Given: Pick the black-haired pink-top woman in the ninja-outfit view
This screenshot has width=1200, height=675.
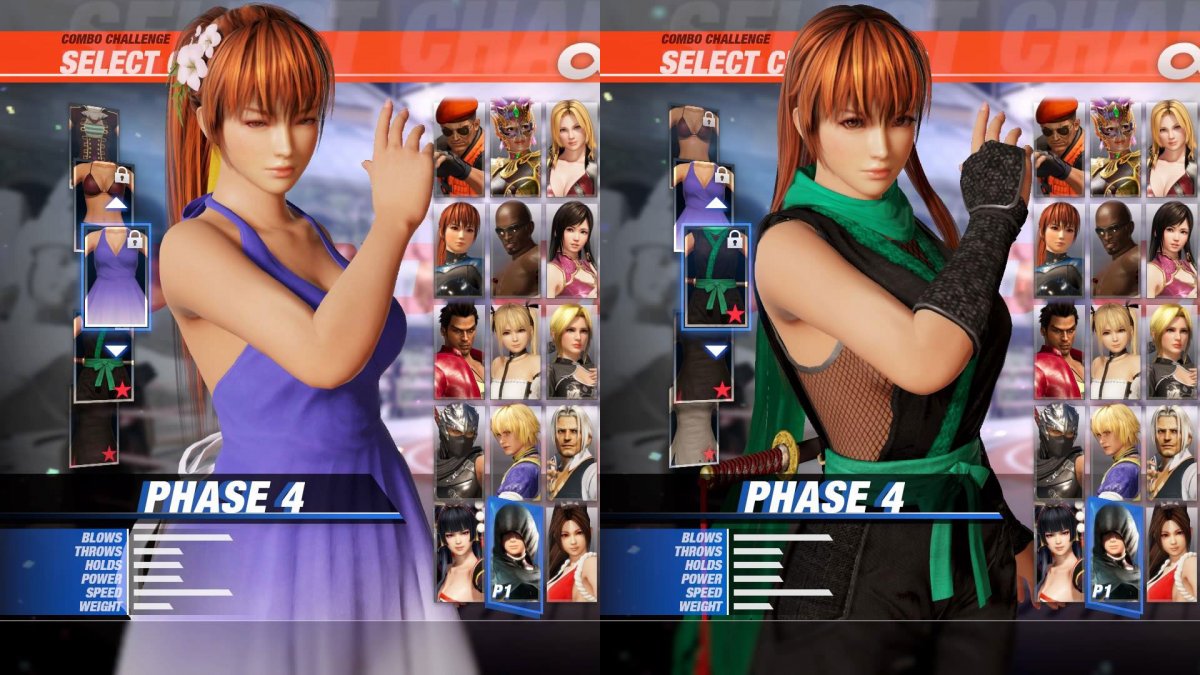Looking at the screenshot, I should click(x=1172, y=248).
